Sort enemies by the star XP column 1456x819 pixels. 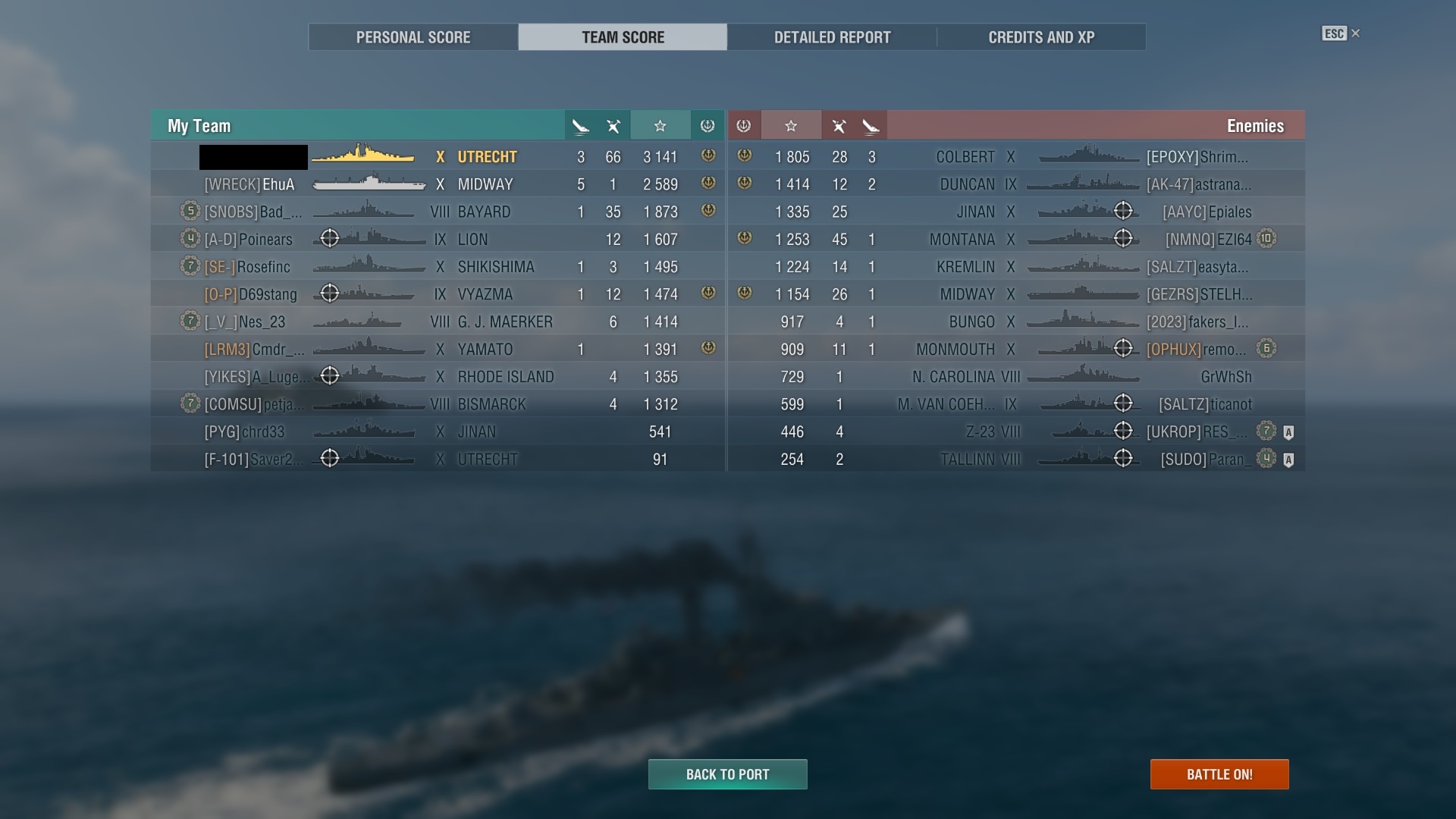(x=791, y=126)
